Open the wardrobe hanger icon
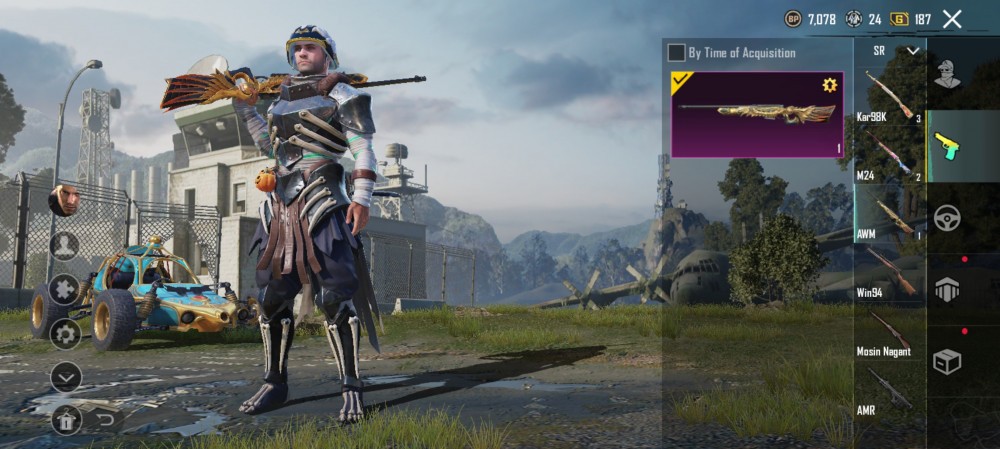 65,420
